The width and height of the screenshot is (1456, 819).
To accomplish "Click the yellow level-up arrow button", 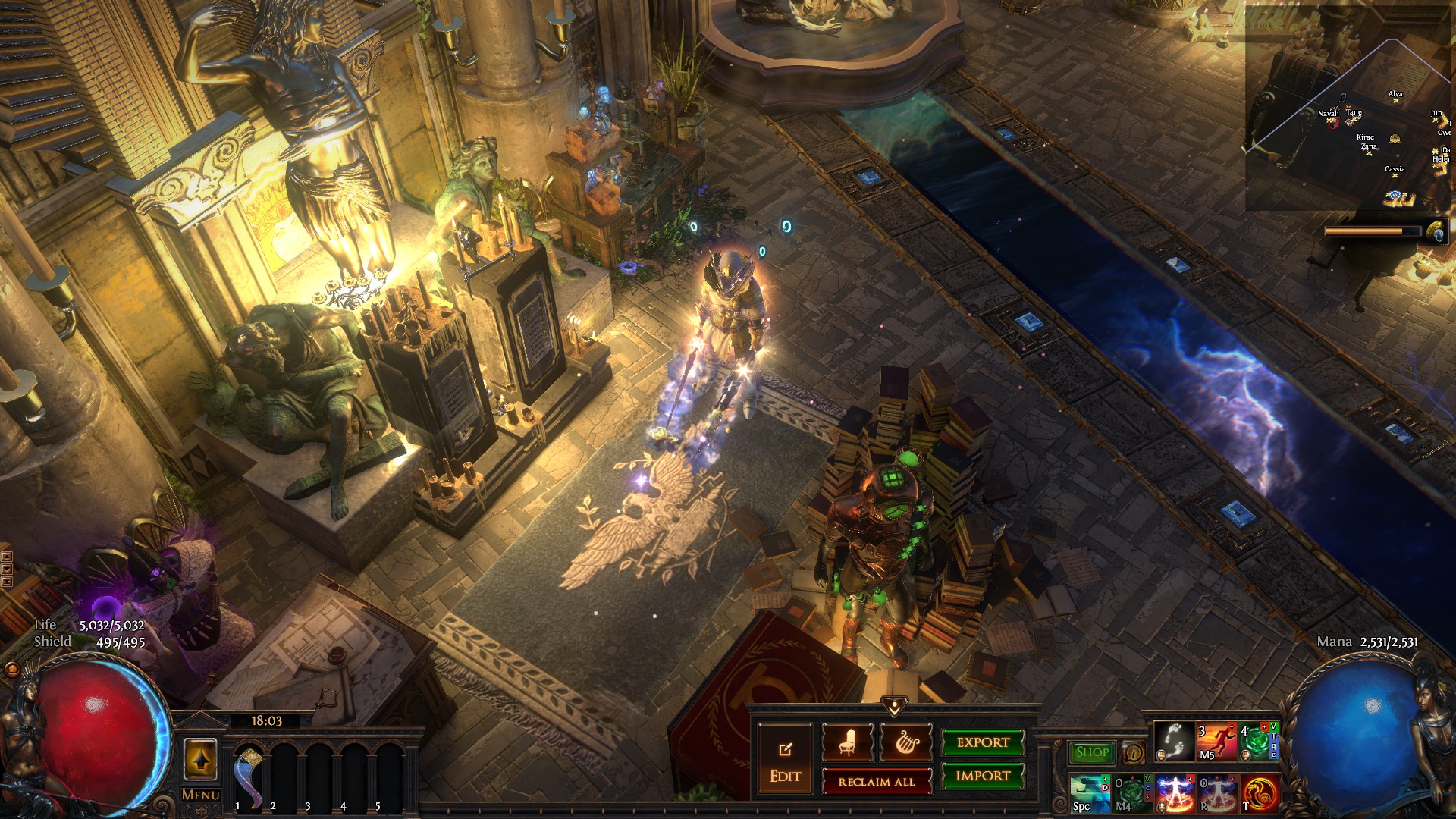I will tap(200, 759).
